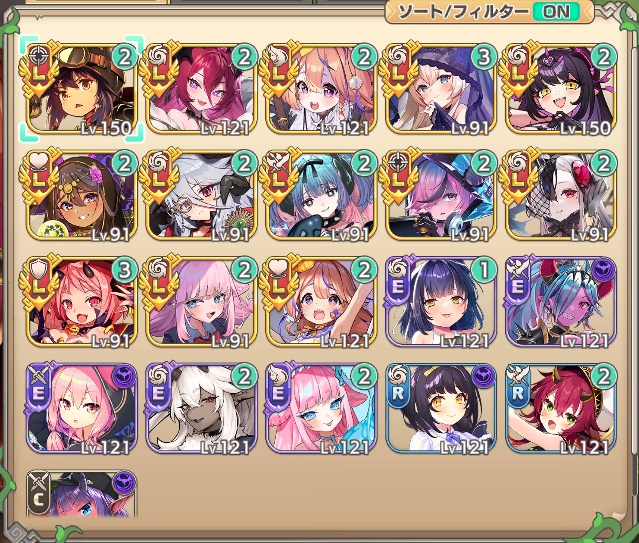
Task: Select the navy-haired epic character at Lv121
Action: coord(440,302)
